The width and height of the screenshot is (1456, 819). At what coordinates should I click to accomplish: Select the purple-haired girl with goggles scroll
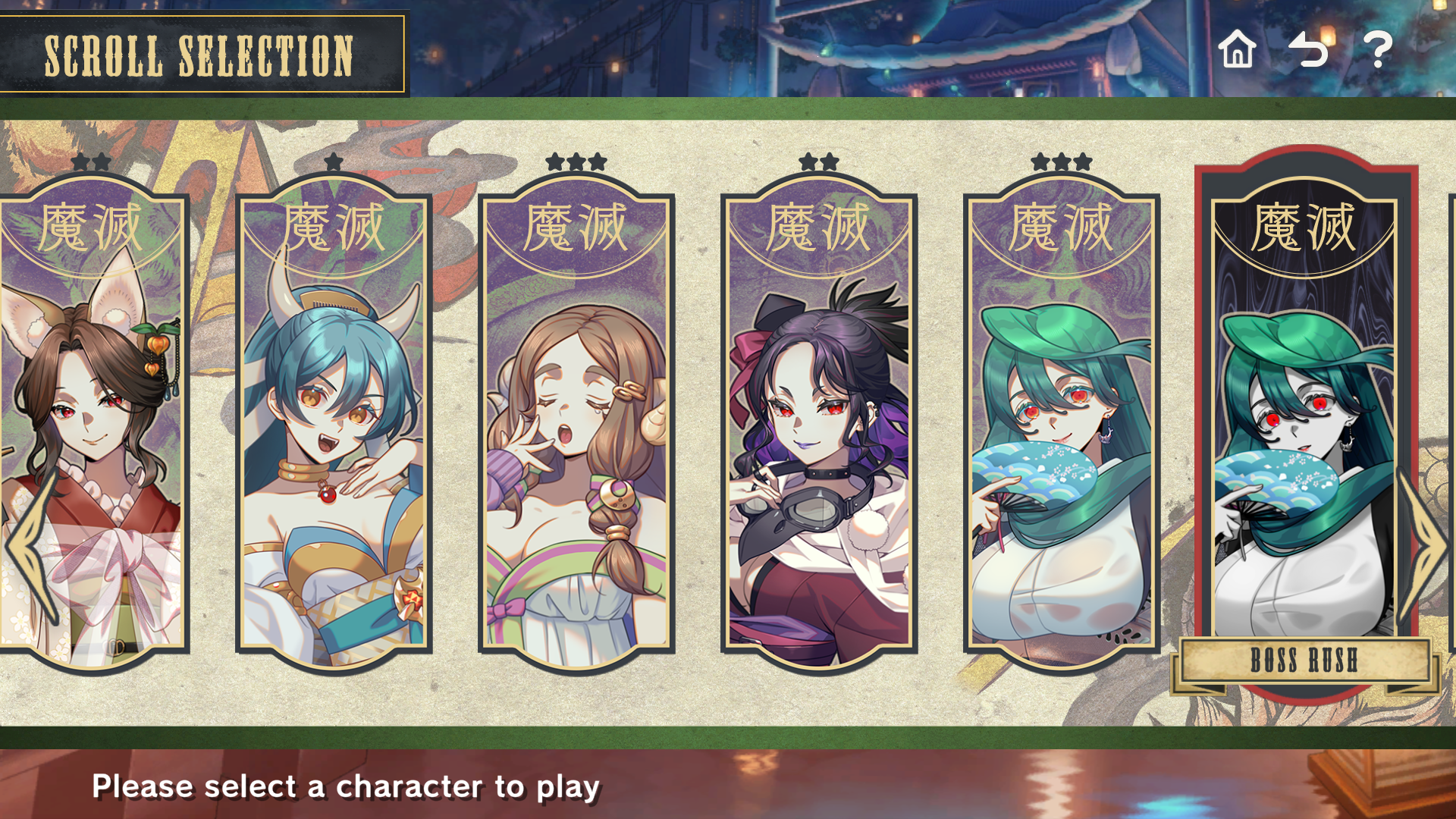click(x=819, y=425)
